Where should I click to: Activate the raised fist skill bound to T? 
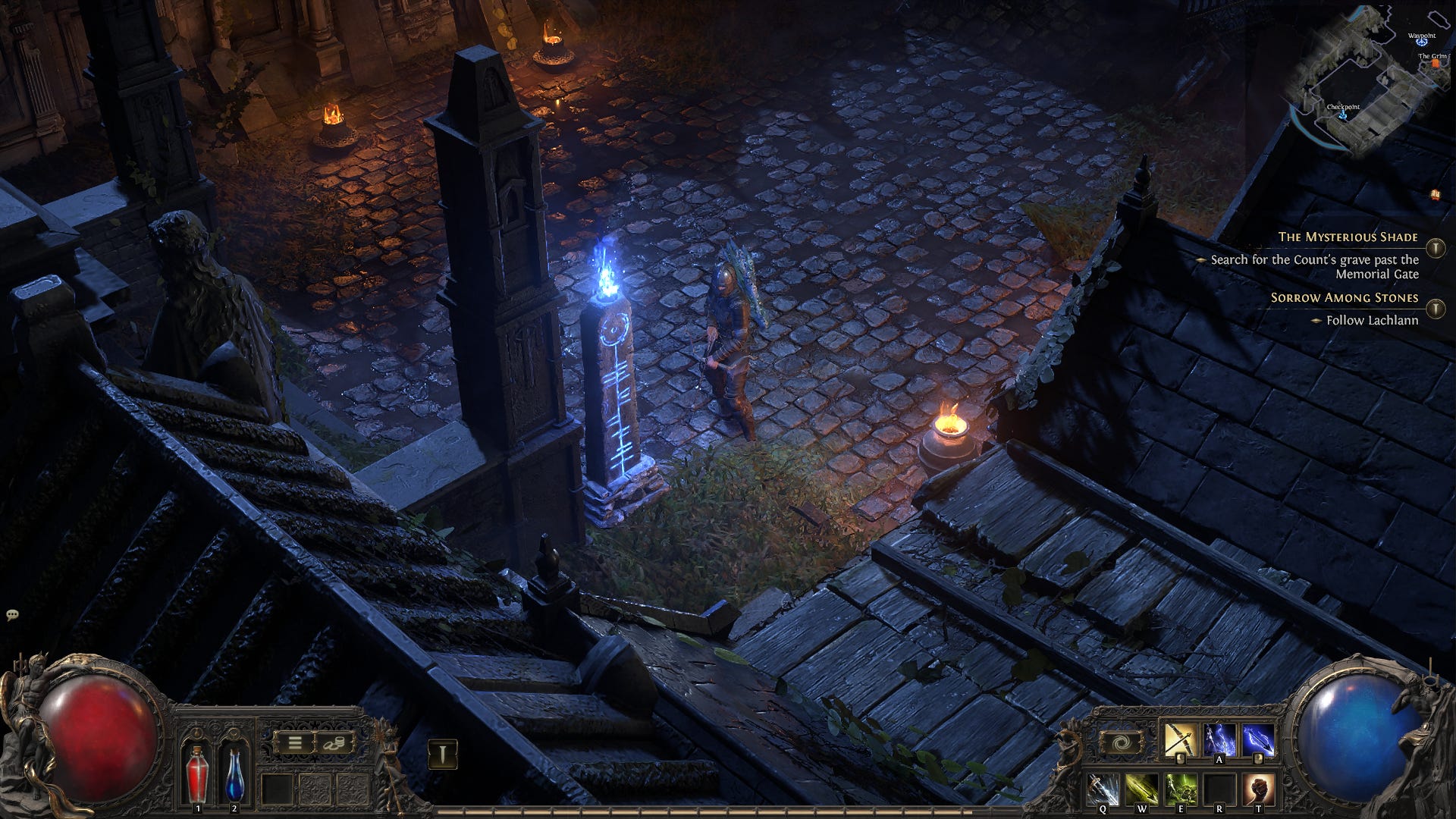[1258, 790]
